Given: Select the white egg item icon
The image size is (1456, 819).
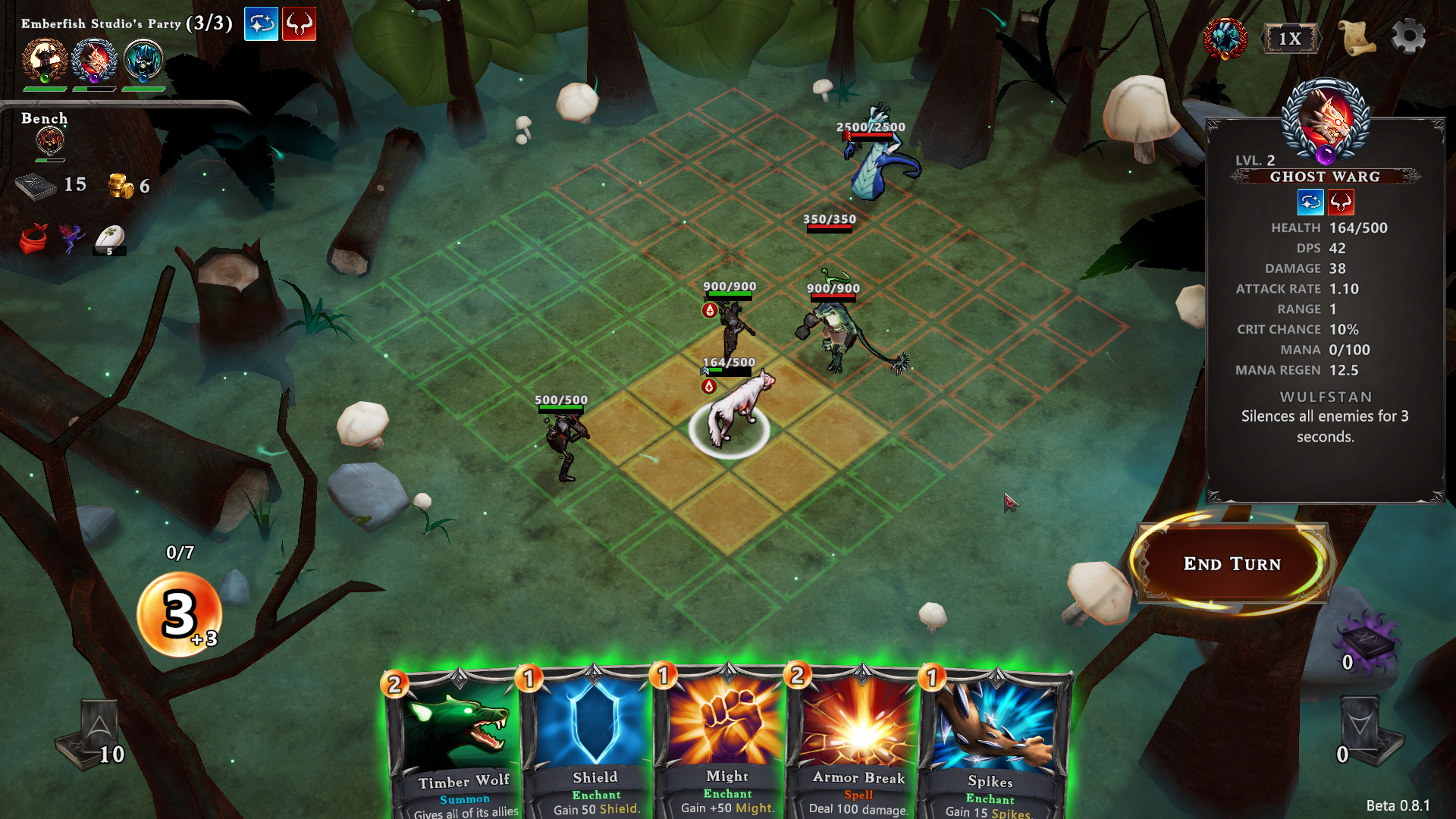Looking at the screenshot, I should [x=110, y=240].
